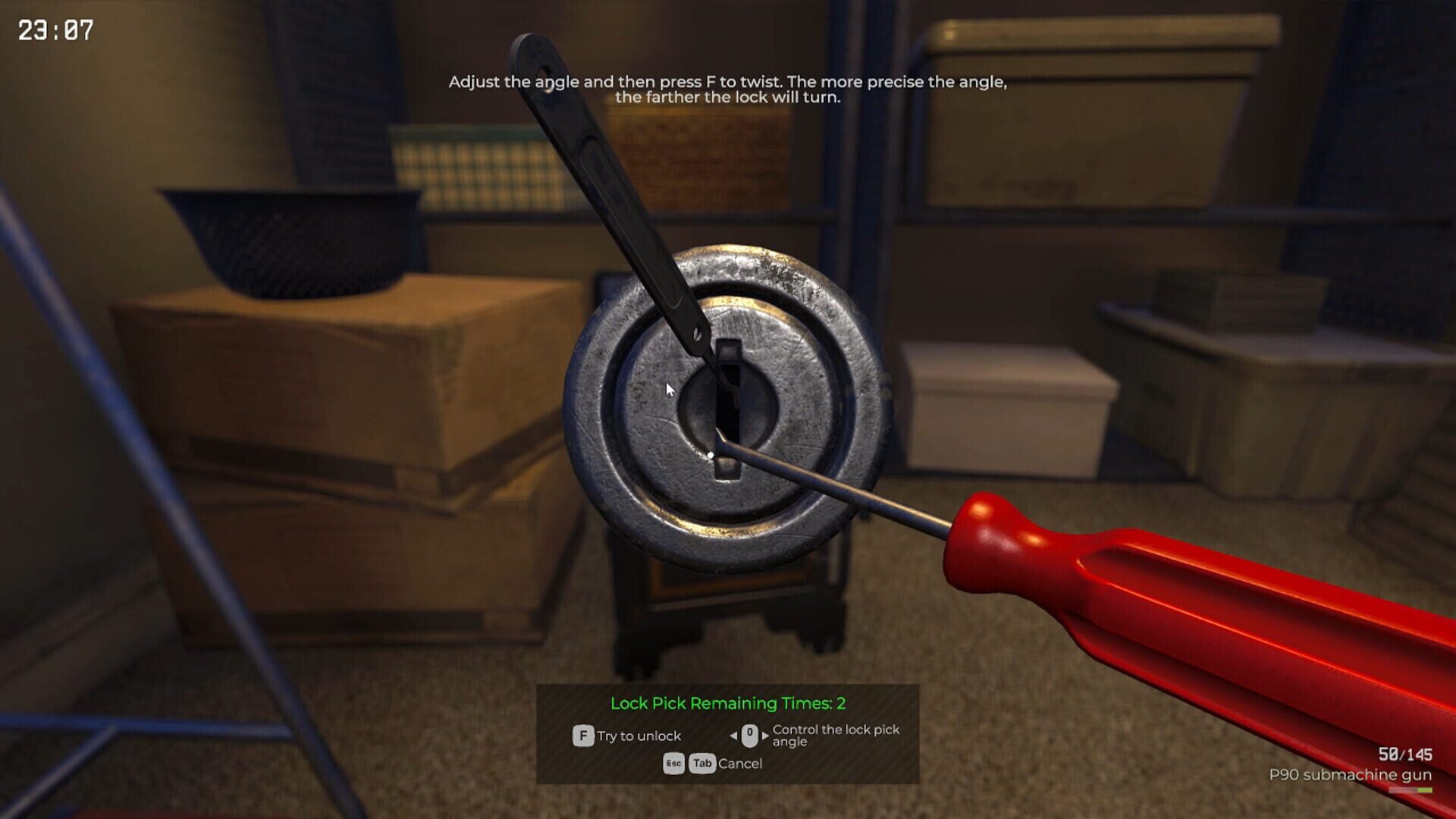Click the Lock Pick Remaining Times: 2 heading
1456x819 pixels.
click(x=728, y=703)
